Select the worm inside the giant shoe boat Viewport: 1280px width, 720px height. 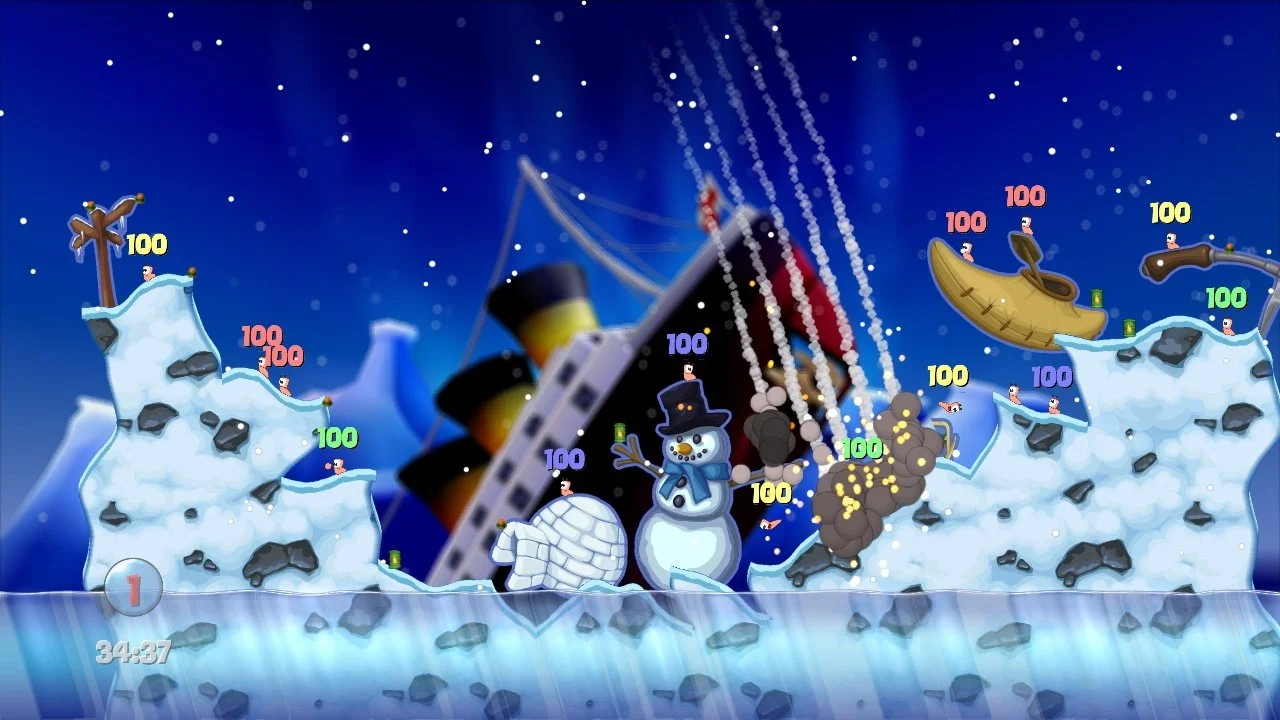1026,226
